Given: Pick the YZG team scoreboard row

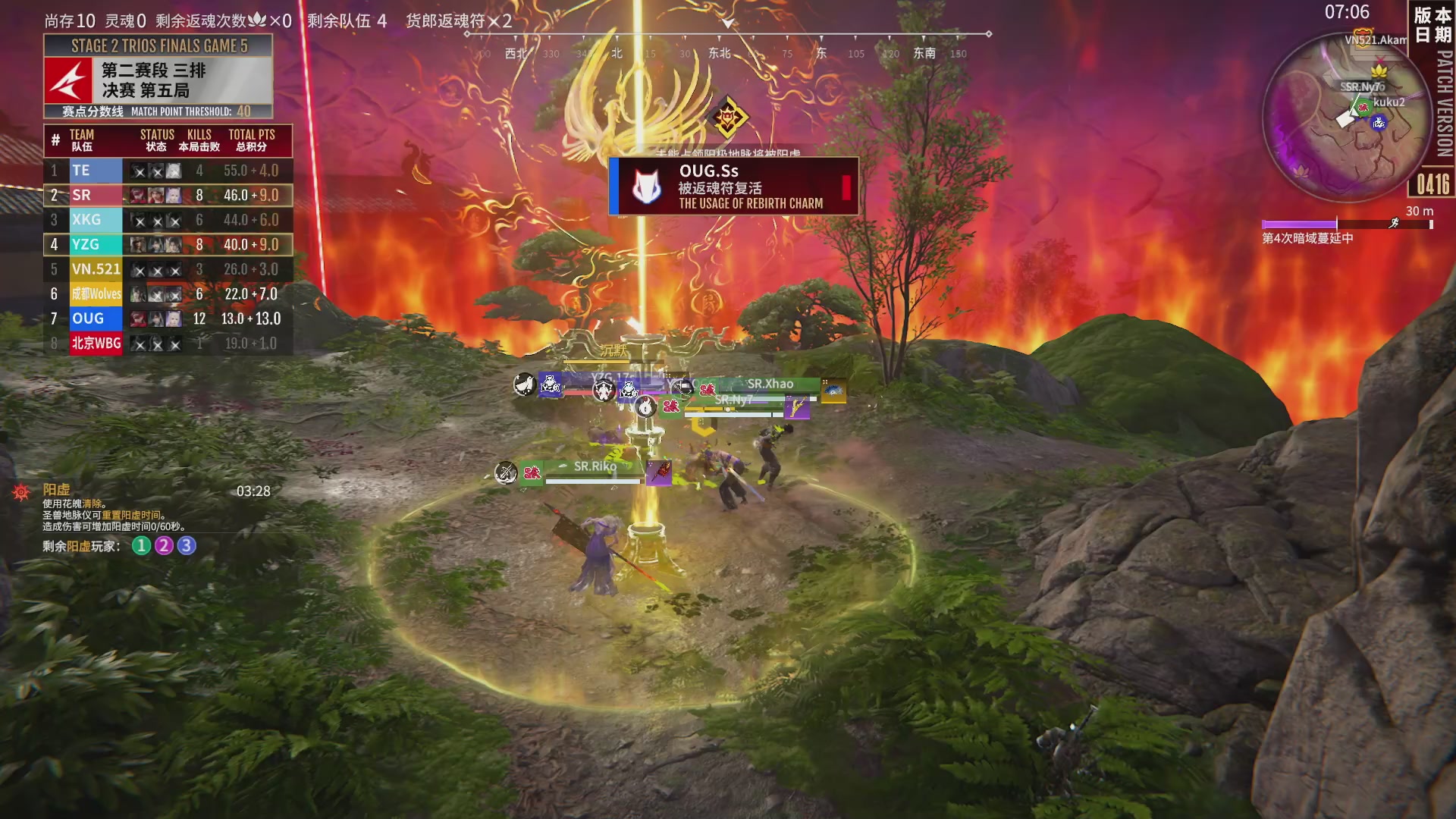Looking at the screenshot, I should click(168, 245).
